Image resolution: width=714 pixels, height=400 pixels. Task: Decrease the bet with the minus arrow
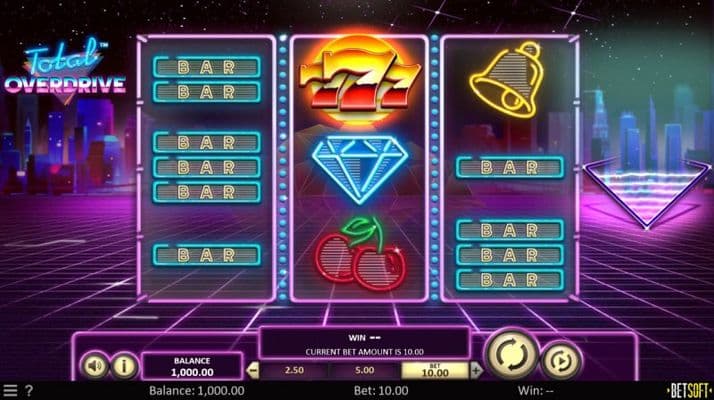pos(252,370)
